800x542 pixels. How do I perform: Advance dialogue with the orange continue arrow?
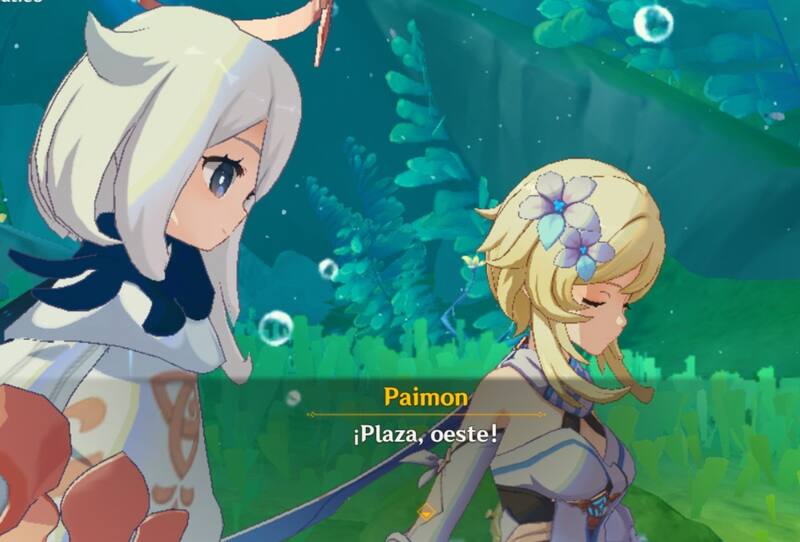coord(426,512)
